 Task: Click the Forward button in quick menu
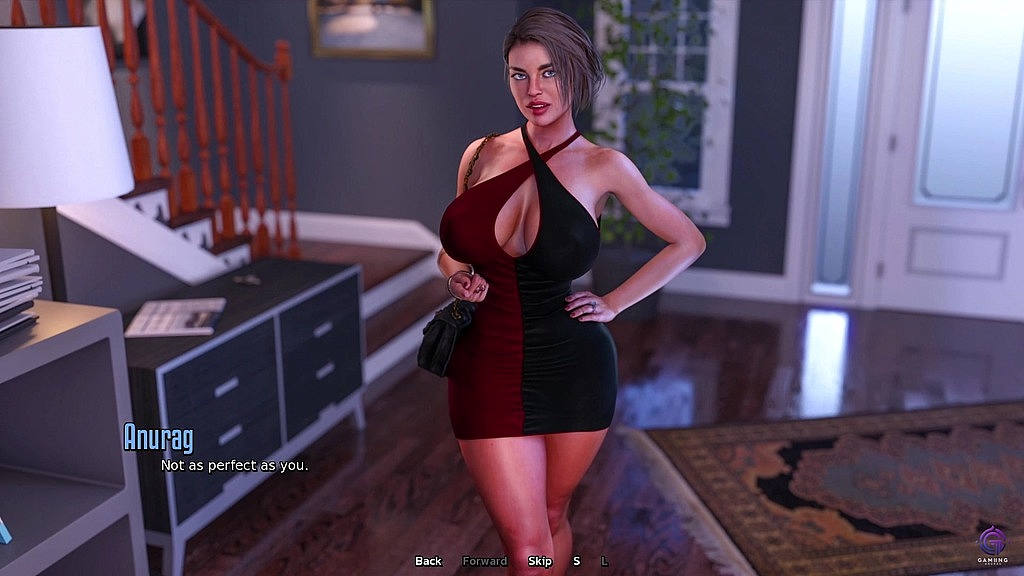[x=484, y=561]
